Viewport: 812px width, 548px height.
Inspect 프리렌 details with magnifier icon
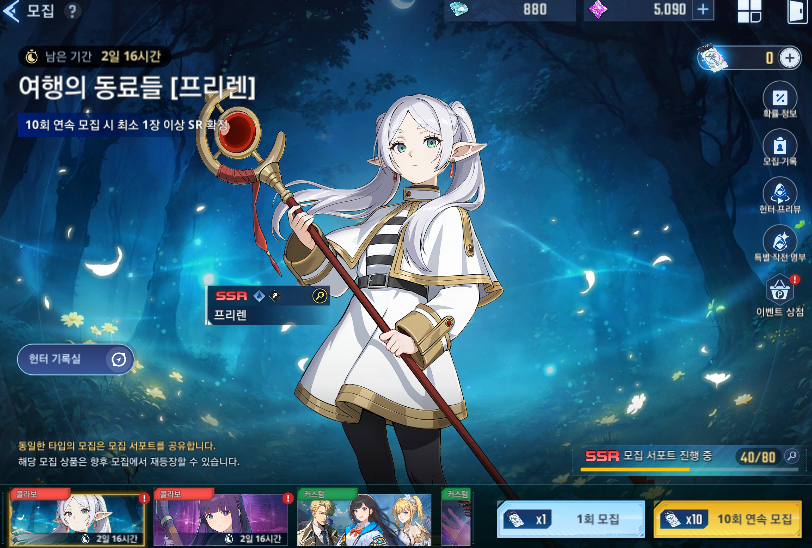[320, 296]
